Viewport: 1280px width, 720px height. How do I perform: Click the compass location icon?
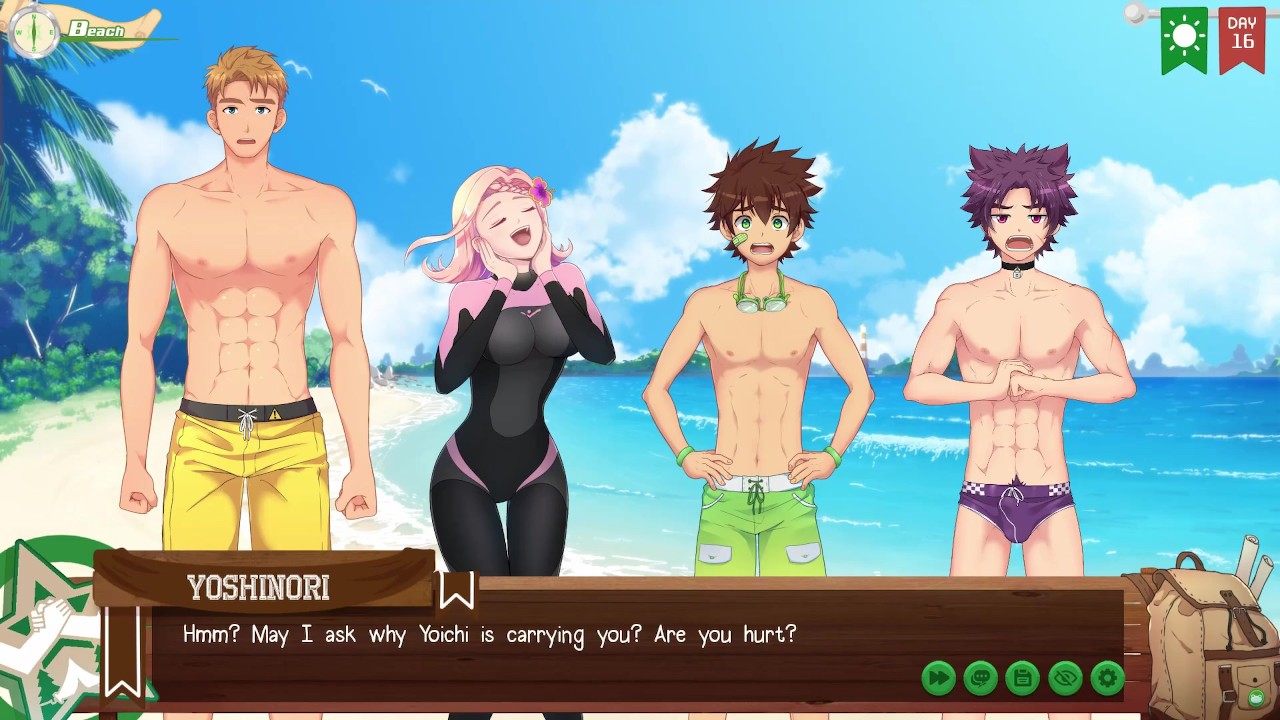point(33,32)
